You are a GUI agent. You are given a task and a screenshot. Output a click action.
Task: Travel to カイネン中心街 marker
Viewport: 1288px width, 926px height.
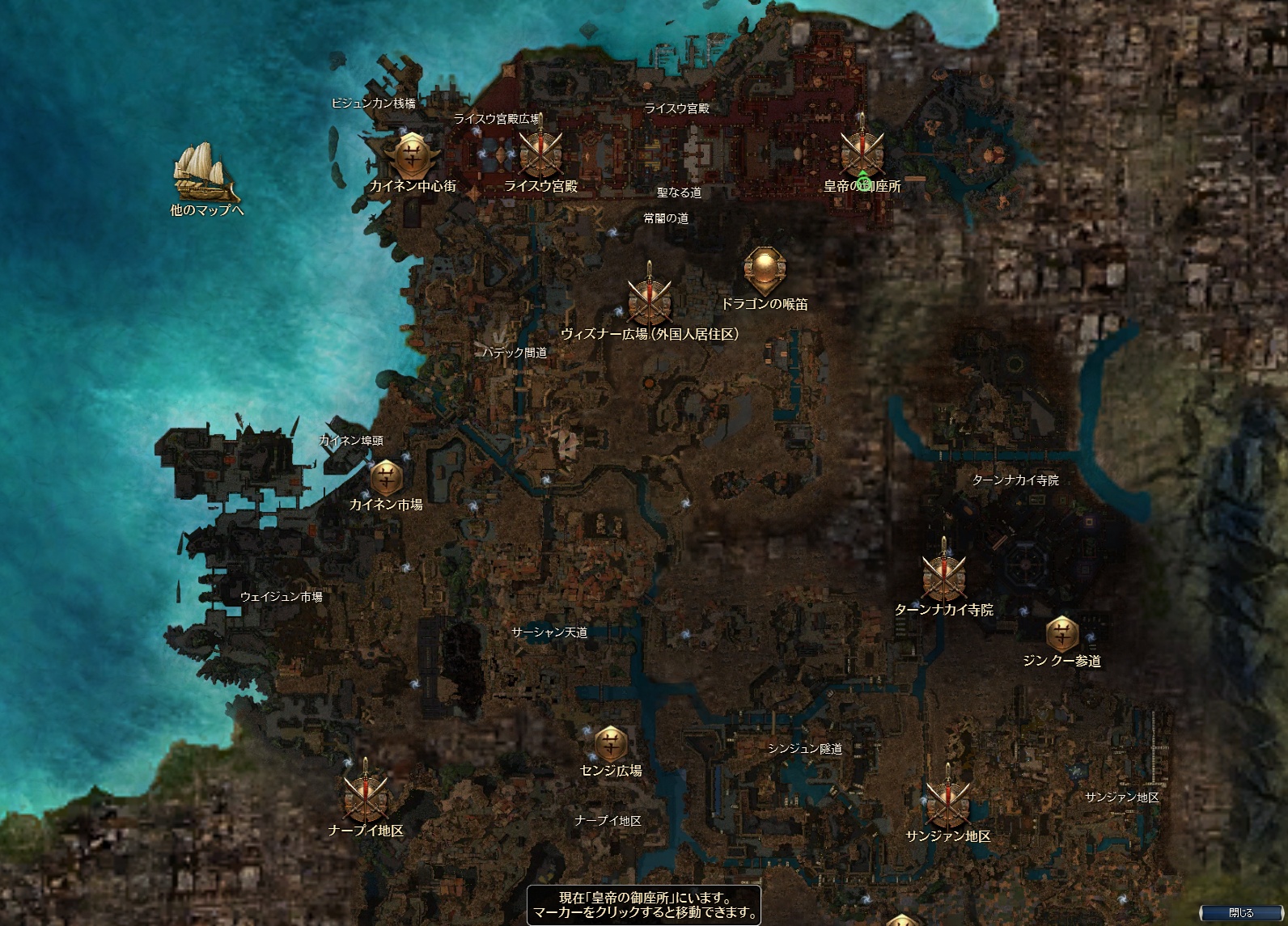click(x=412, y=154)
